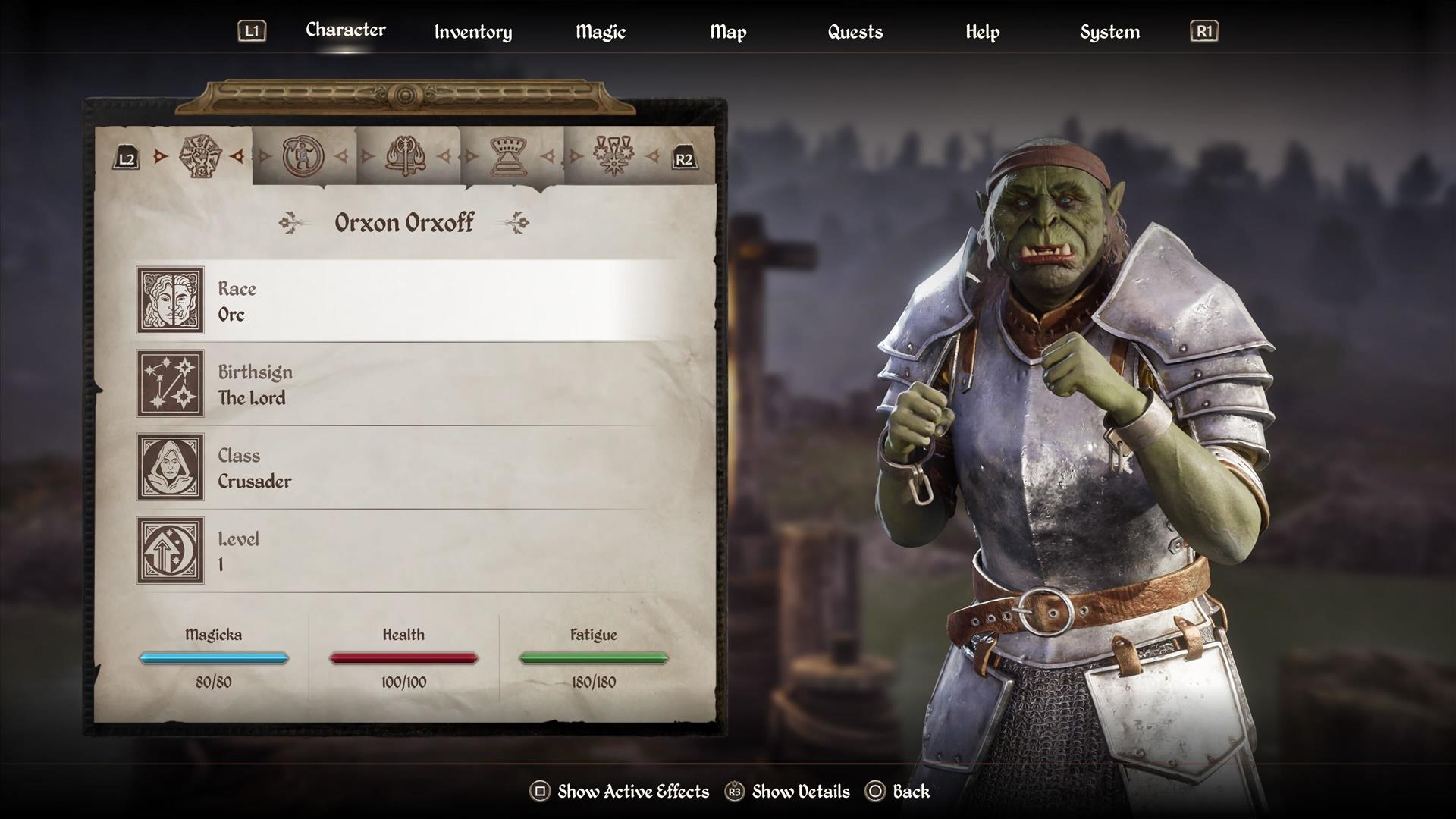Select the chess rook sub-tab
The height and width of the screenshot is (819, 1456).
tap(510, 156)
